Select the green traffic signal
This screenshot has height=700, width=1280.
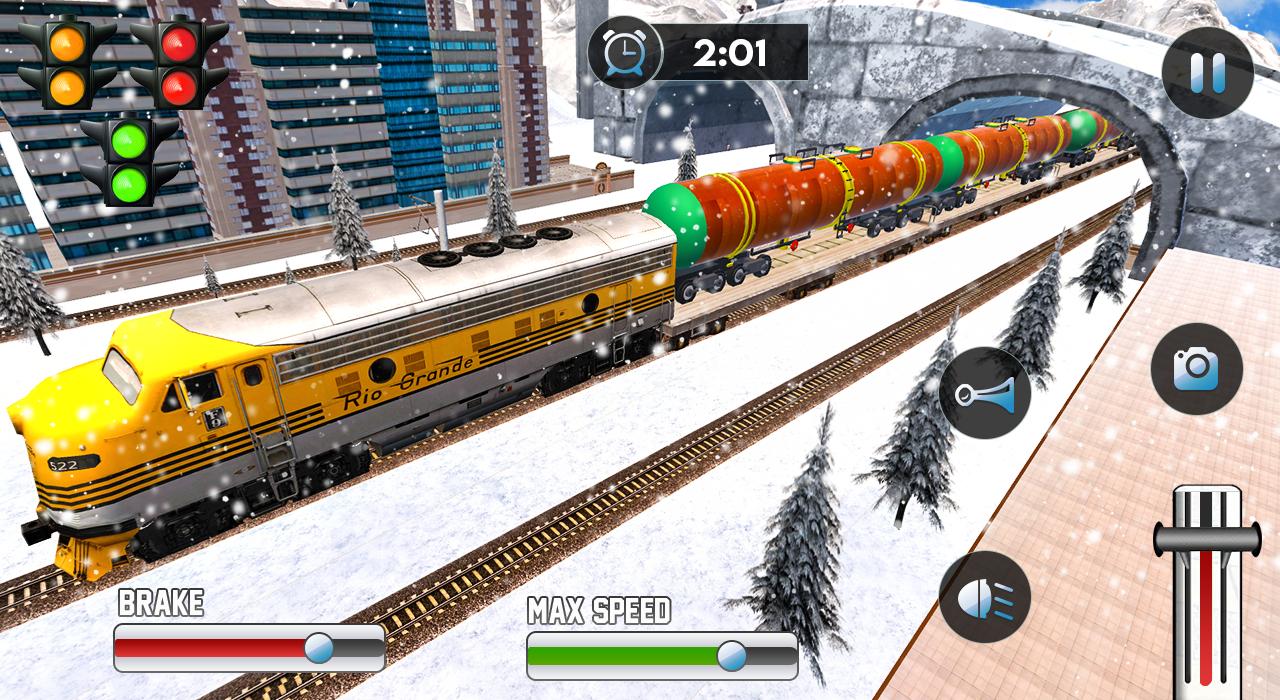point(130,160)
